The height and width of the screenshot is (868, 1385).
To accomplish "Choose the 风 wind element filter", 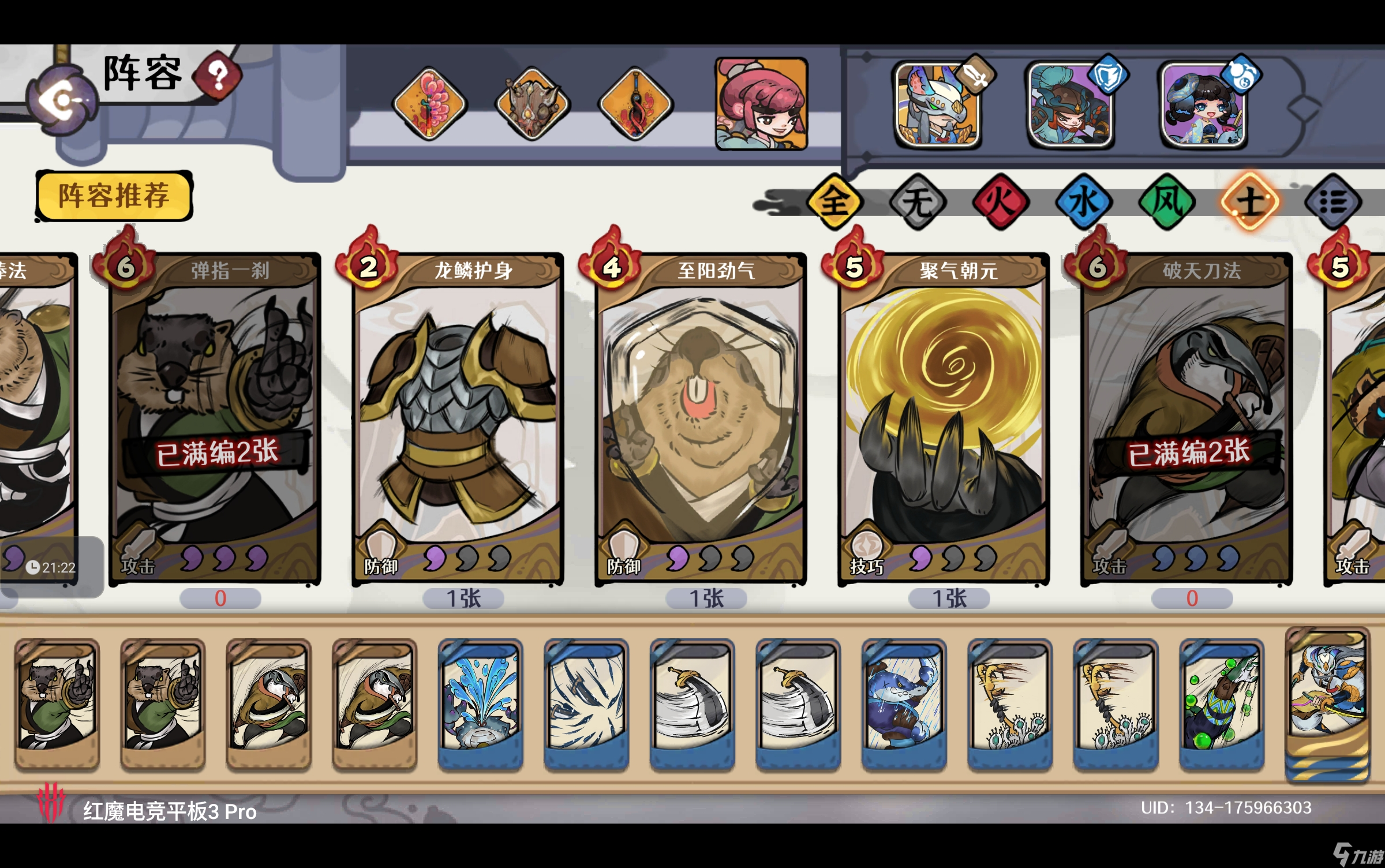I will [1167, 201].
